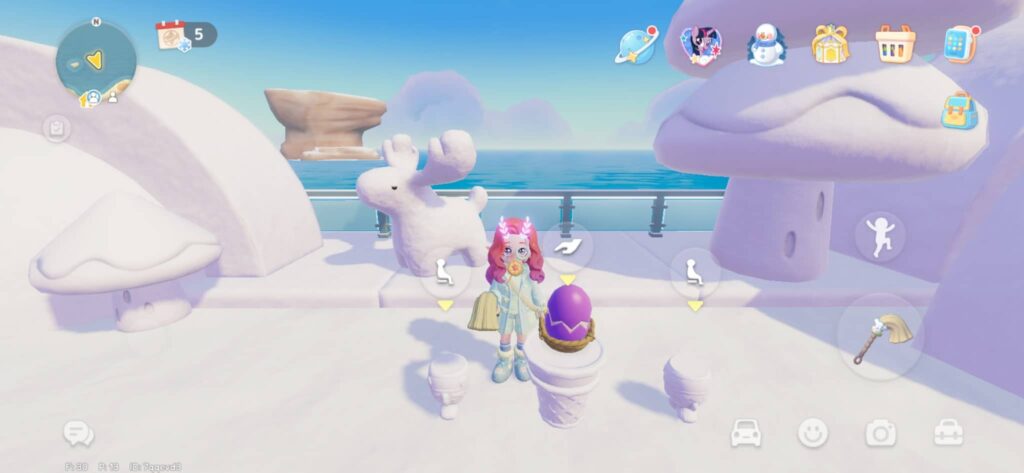Open the chat bubbles button
1024x473 pixels.
78,433
